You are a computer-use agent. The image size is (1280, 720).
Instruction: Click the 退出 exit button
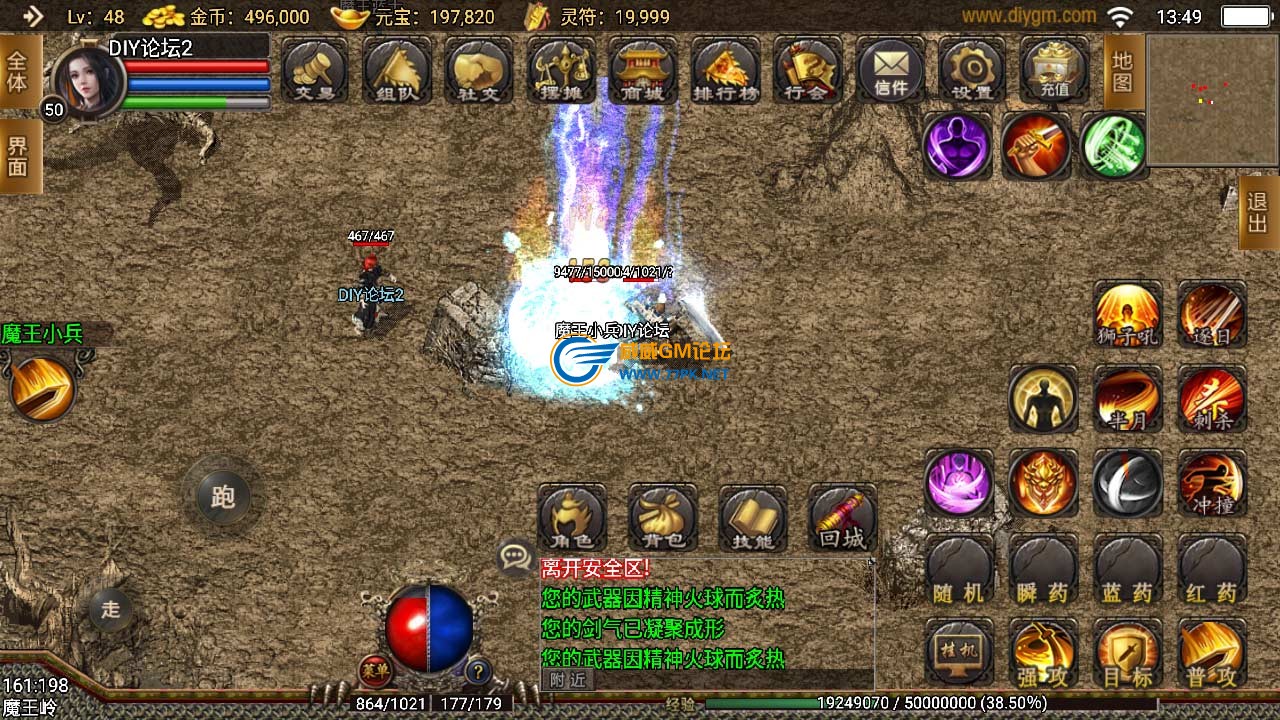(1258, 212)
